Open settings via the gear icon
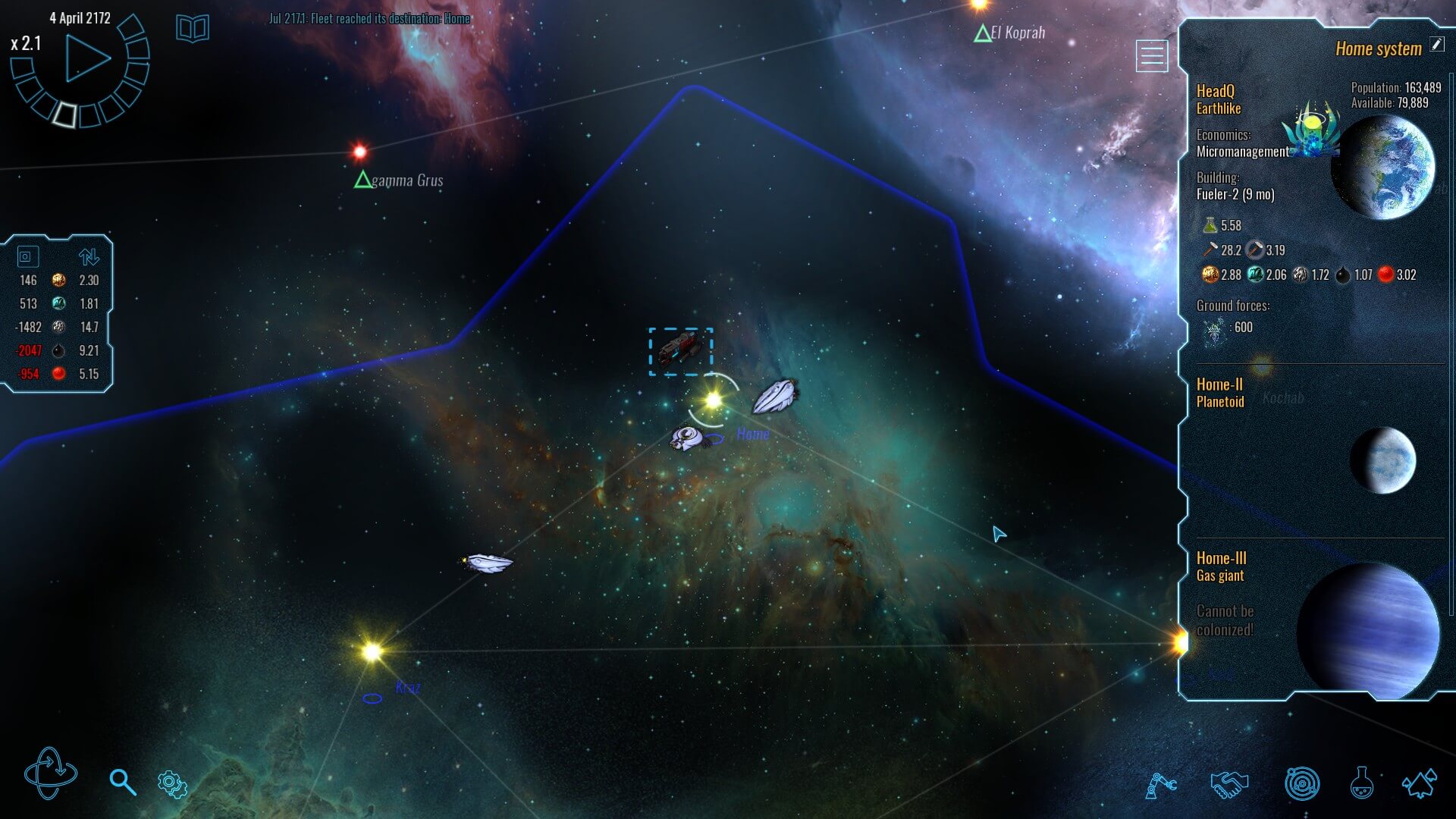The height and width of the screenshot is (819, 1456). [172, 784]
